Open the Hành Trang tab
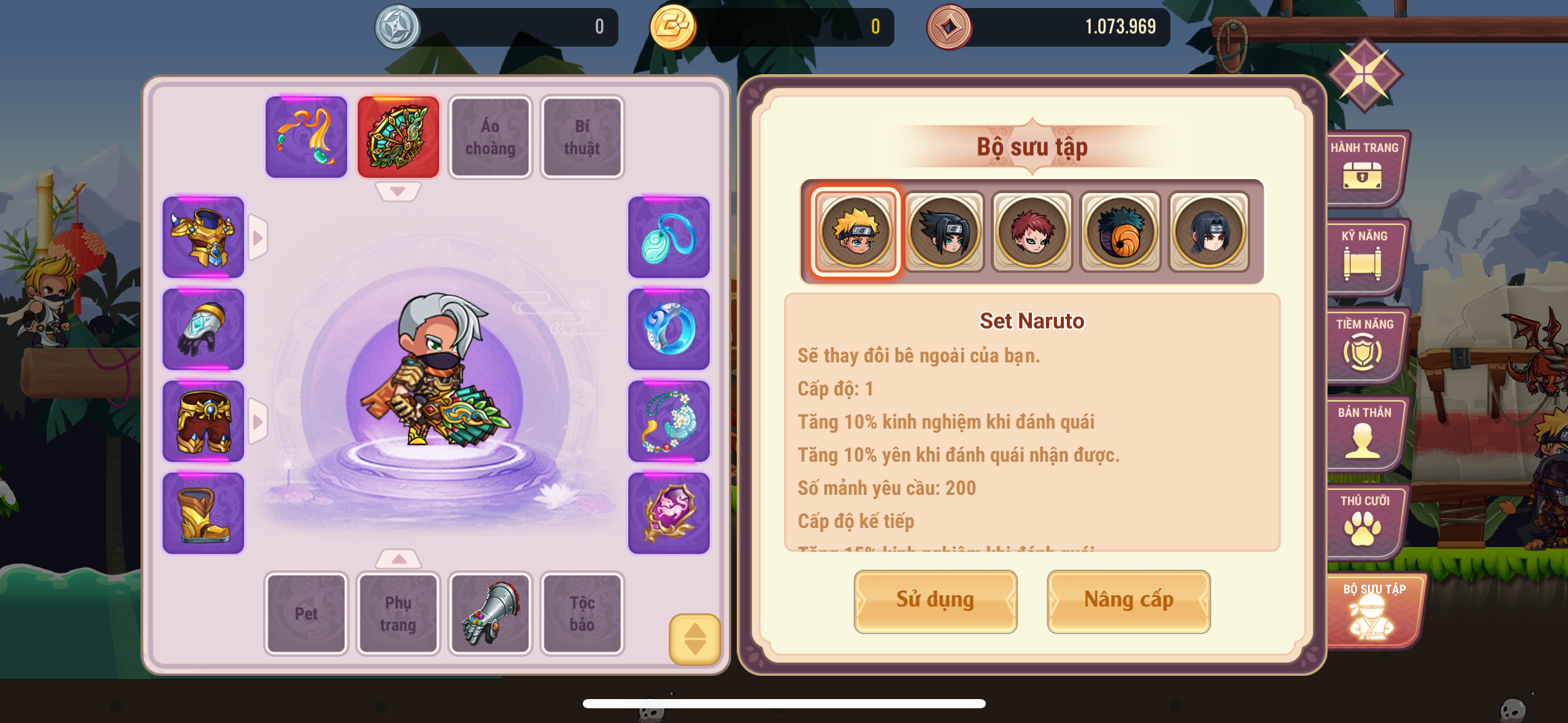 1364,167
